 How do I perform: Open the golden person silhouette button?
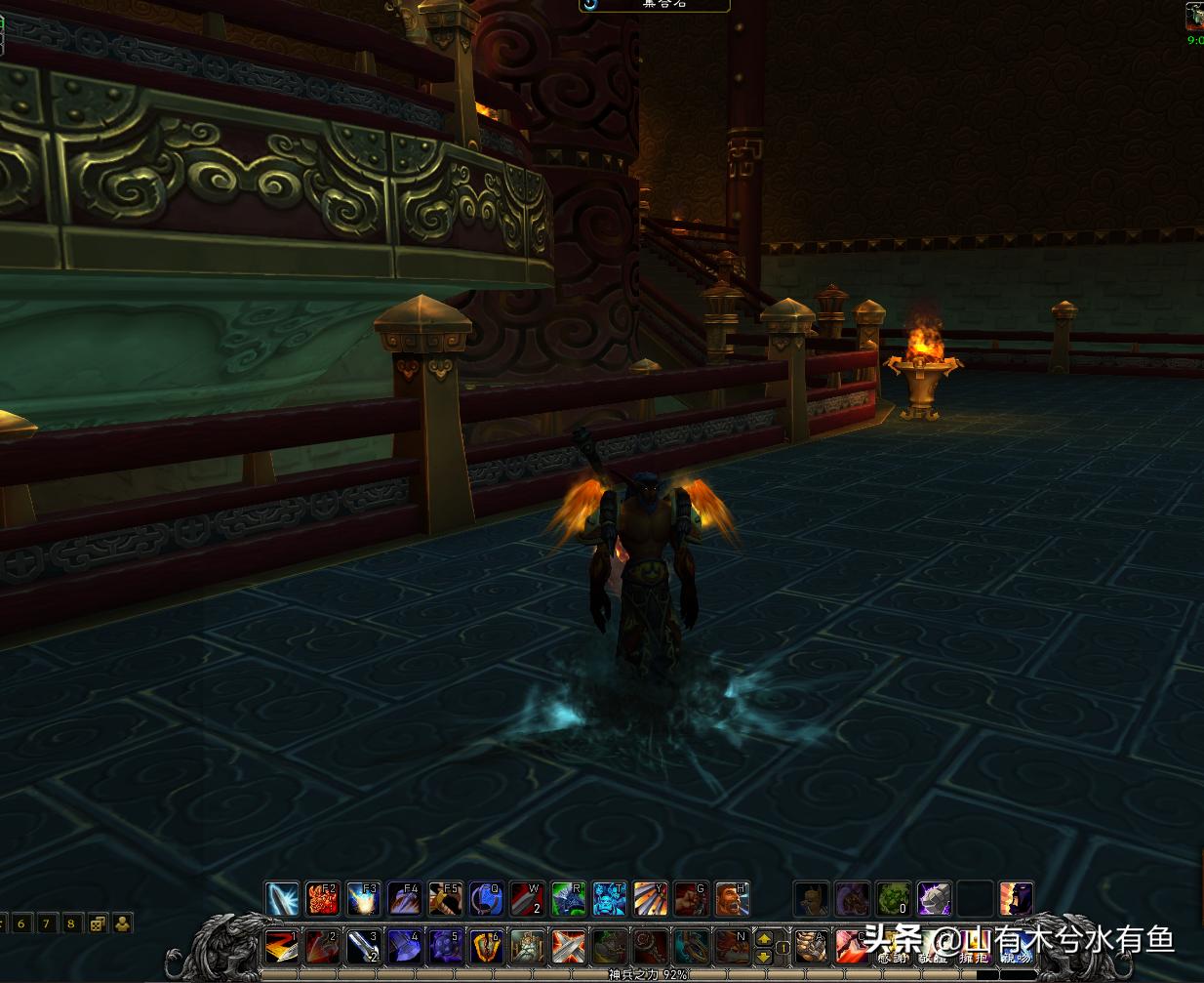tap(123, 922)
